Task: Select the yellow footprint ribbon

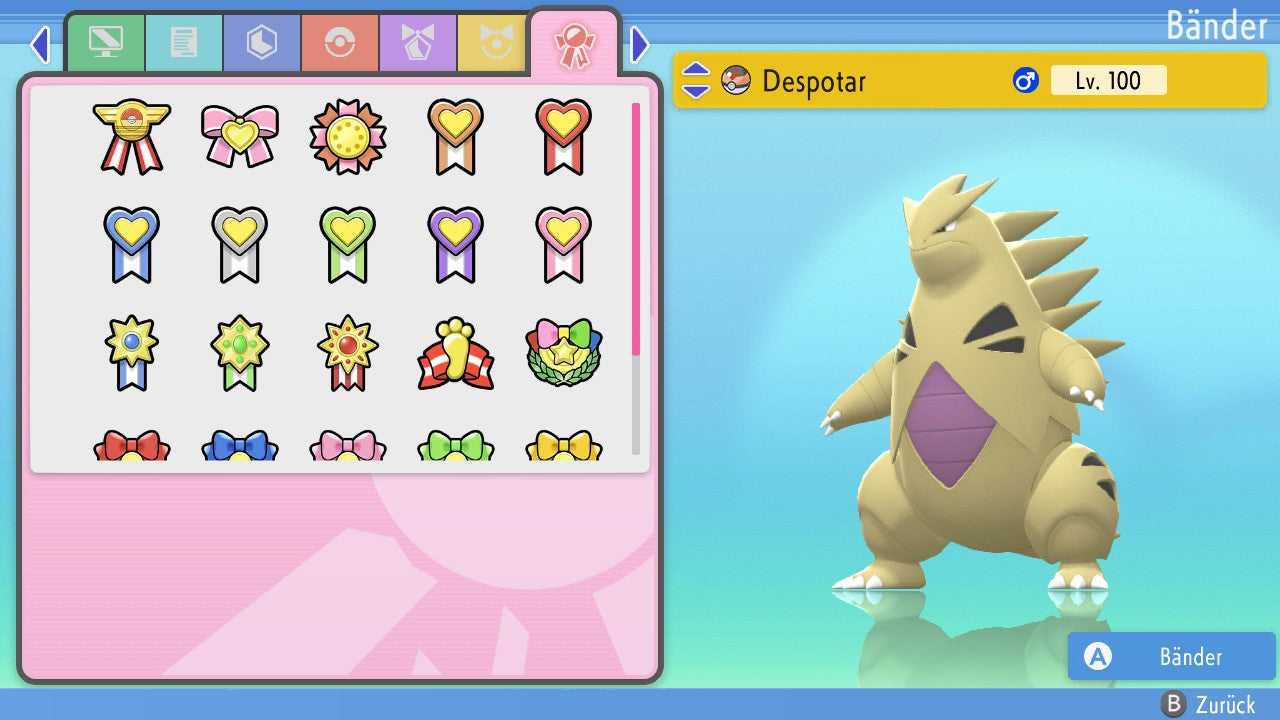Action: (x=456, y=354)
